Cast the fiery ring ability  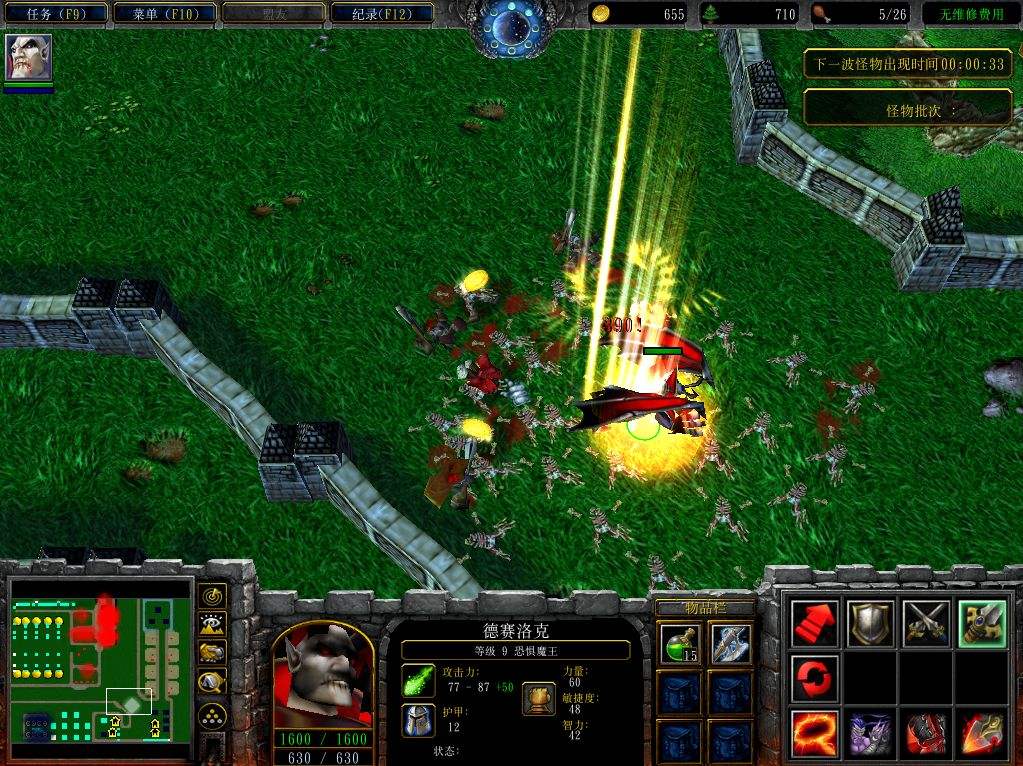pyautogui.click(x=815, y=734)
